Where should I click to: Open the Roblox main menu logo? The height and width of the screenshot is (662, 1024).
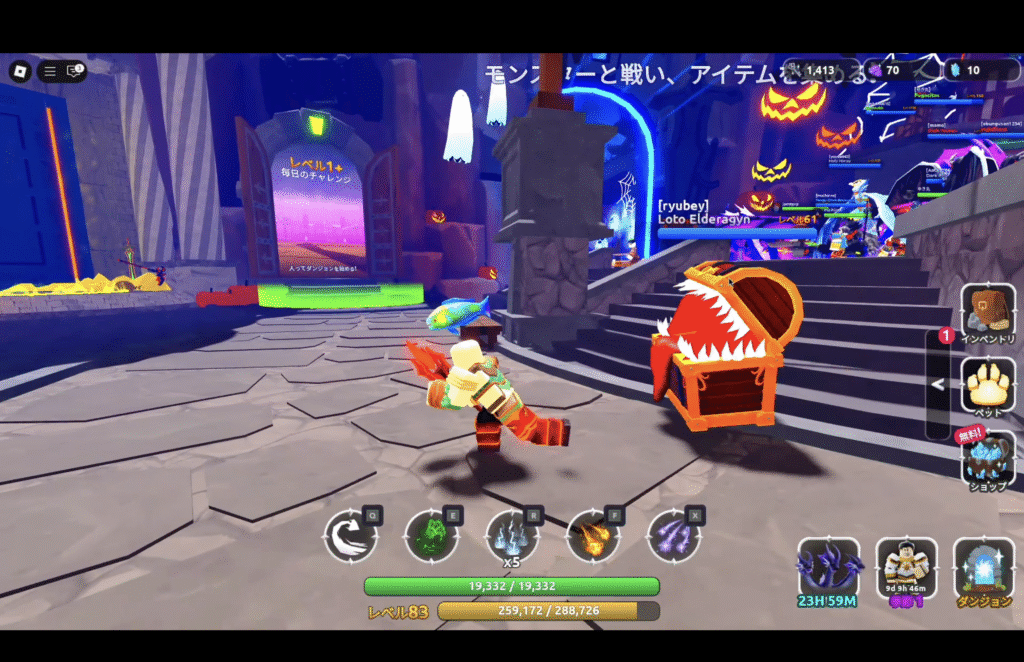click(x=20, y=71)
